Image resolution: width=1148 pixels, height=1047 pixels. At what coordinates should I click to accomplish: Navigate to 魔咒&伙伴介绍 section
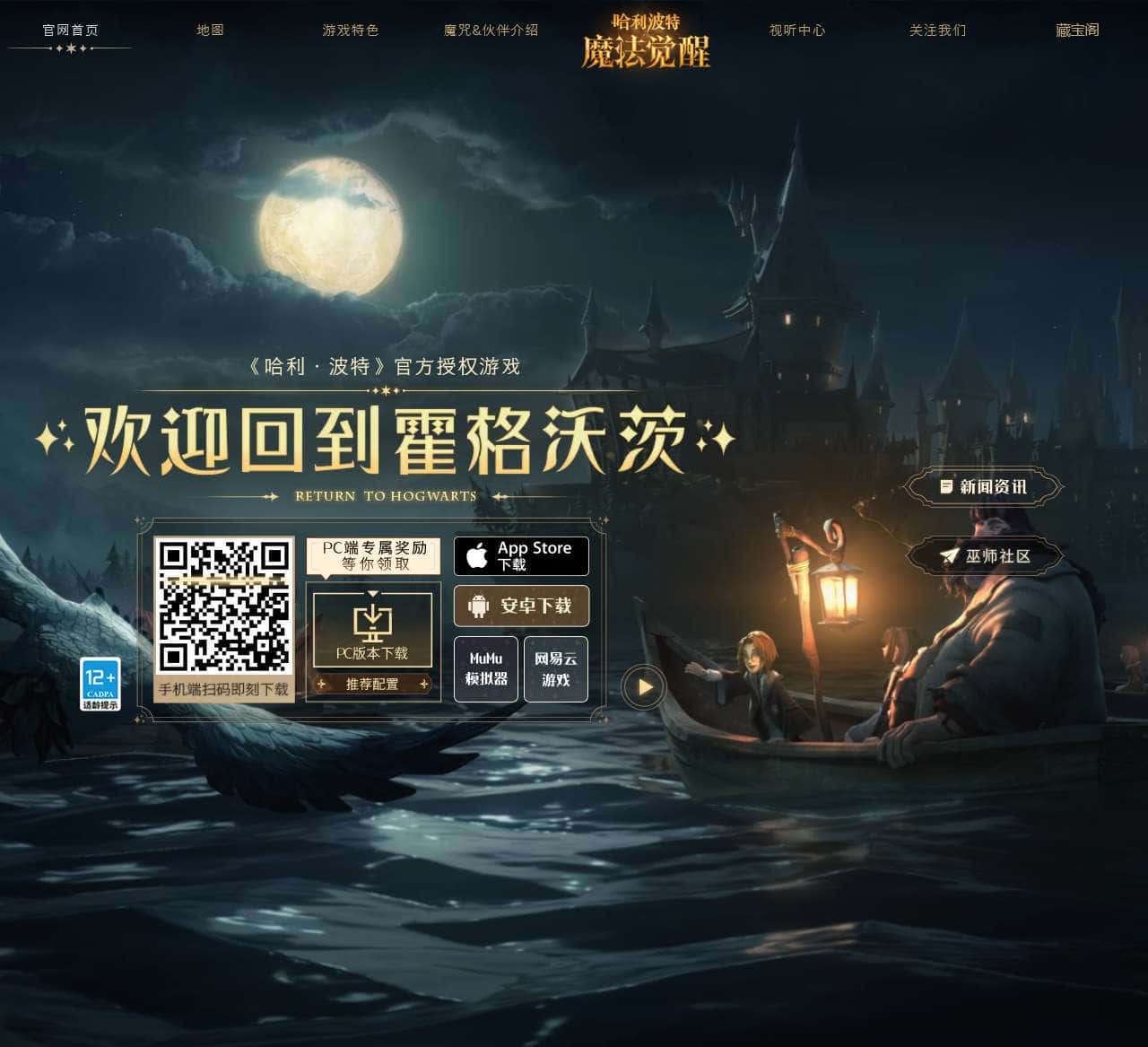[x=489, y=29]
